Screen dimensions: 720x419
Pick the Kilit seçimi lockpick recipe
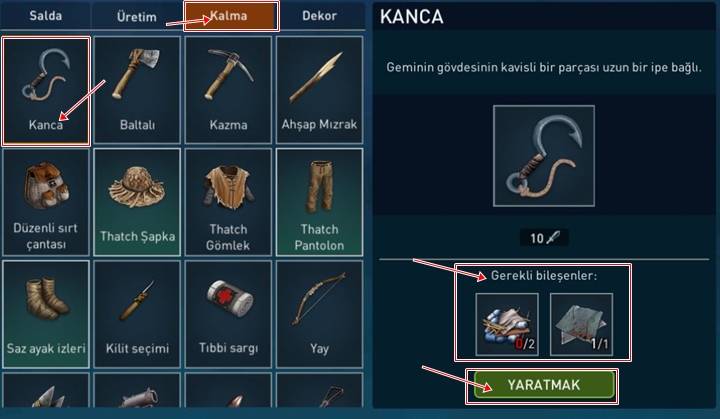137,314
